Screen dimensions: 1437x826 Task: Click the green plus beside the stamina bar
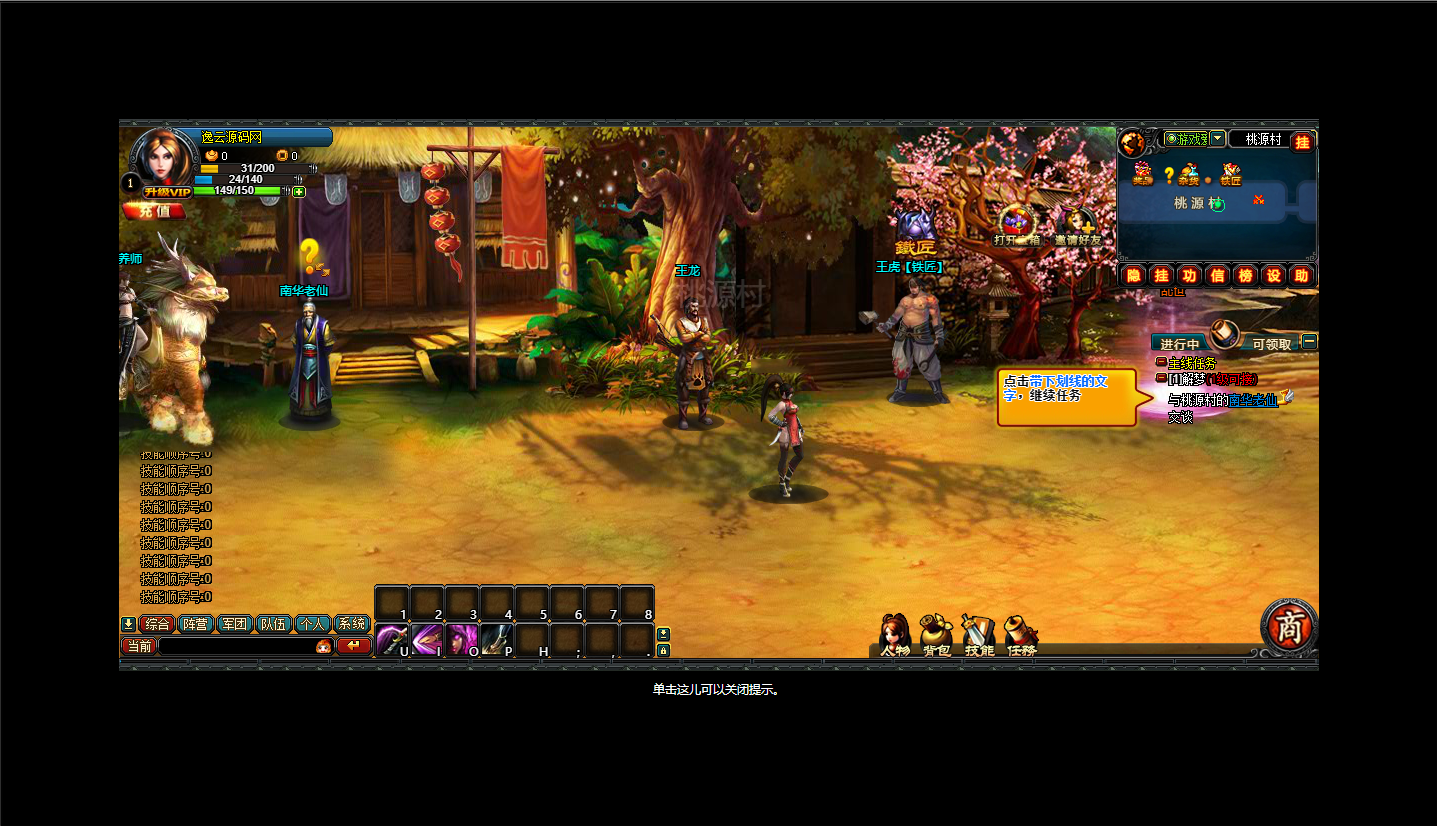pos(299,191)
